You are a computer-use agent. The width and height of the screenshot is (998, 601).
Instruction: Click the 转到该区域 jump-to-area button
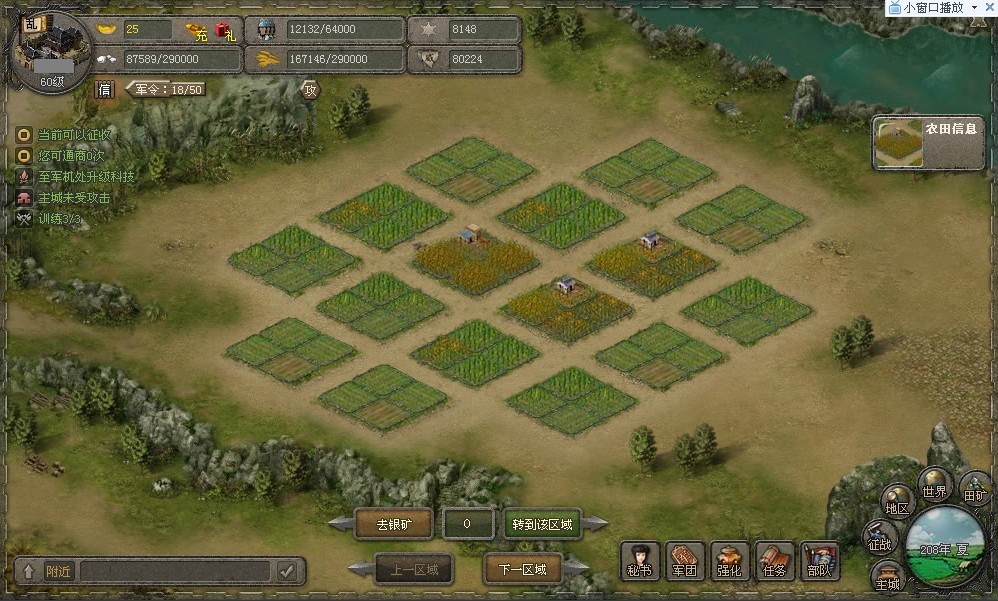543,523
